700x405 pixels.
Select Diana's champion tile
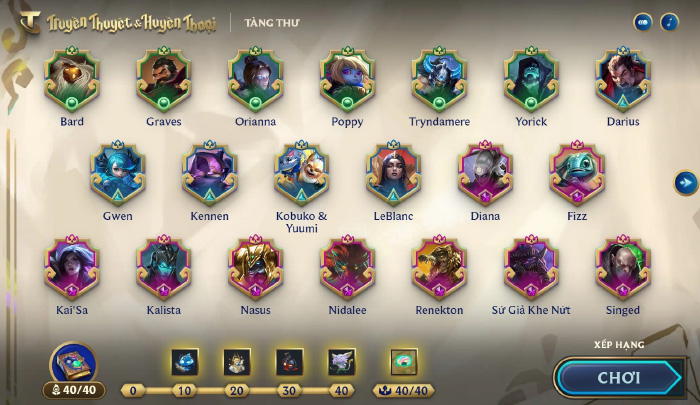click(486, 173)
